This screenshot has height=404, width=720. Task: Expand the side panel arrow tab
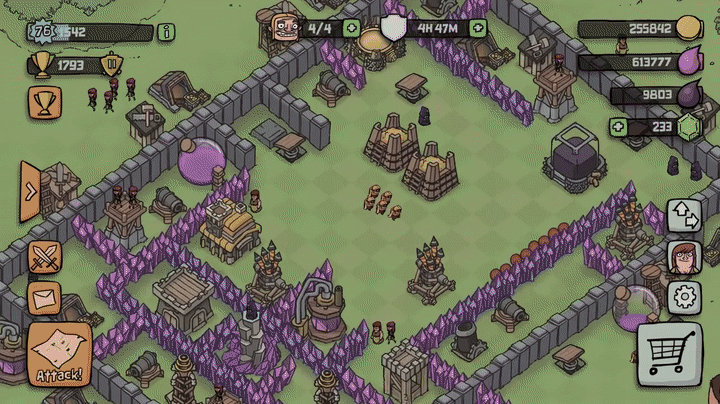(30, 191)
